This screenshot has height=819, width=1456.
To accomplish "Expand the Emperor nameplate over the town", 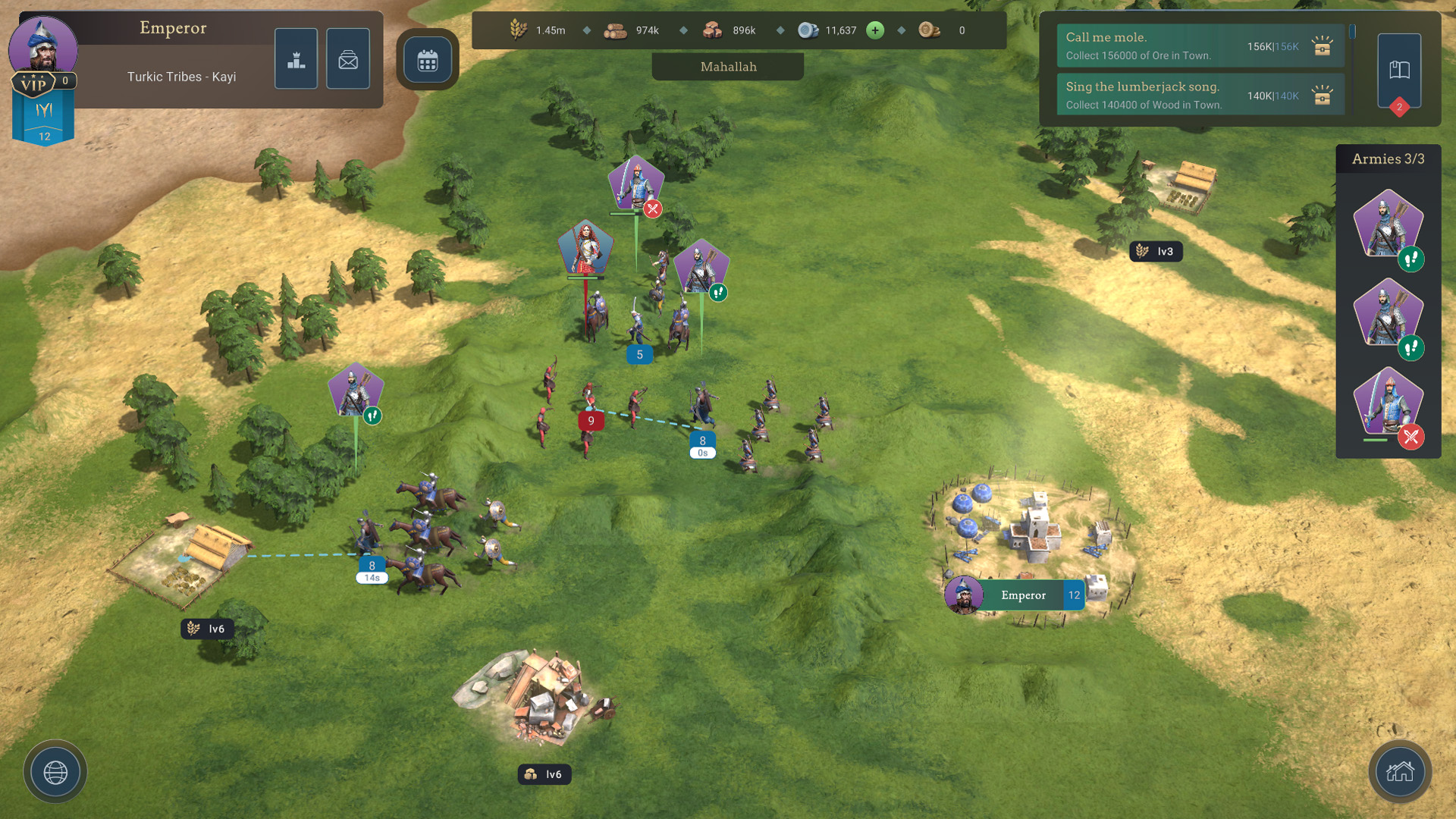I will 1023,595.
